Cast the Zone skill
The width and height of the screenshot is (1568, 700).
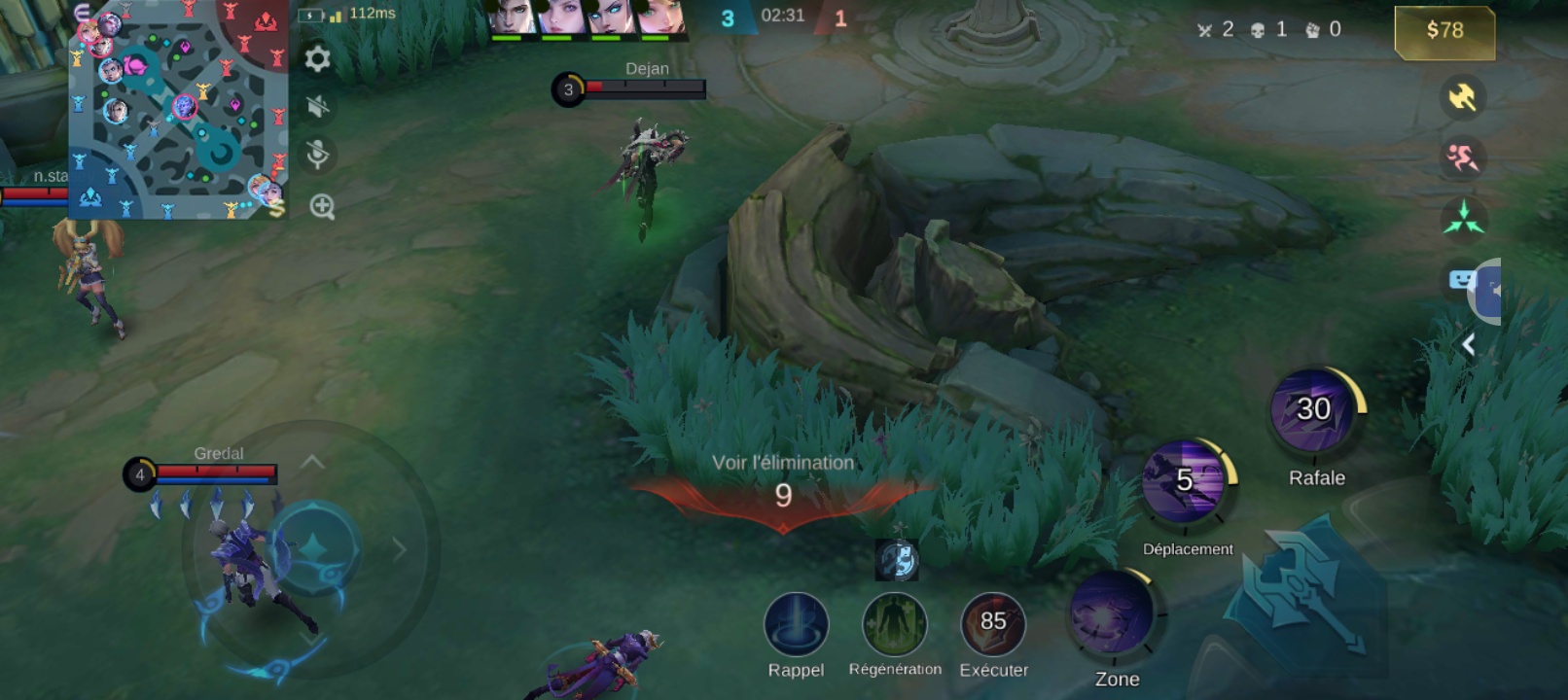[x=1112, y=614]
